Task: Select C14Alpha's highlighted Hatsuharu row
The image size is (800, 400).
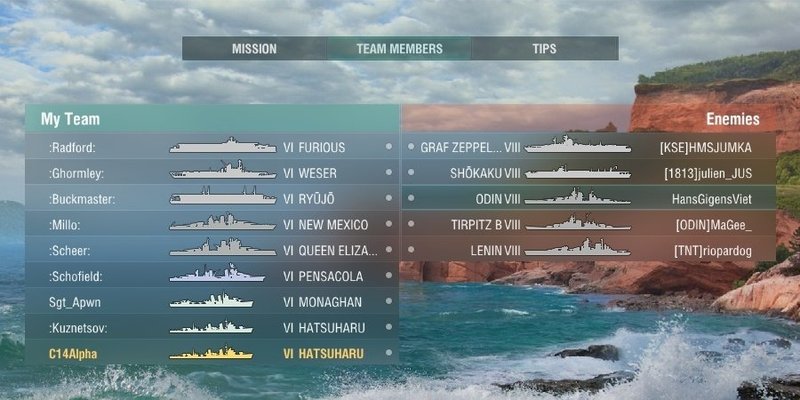Action: (212, 353)
